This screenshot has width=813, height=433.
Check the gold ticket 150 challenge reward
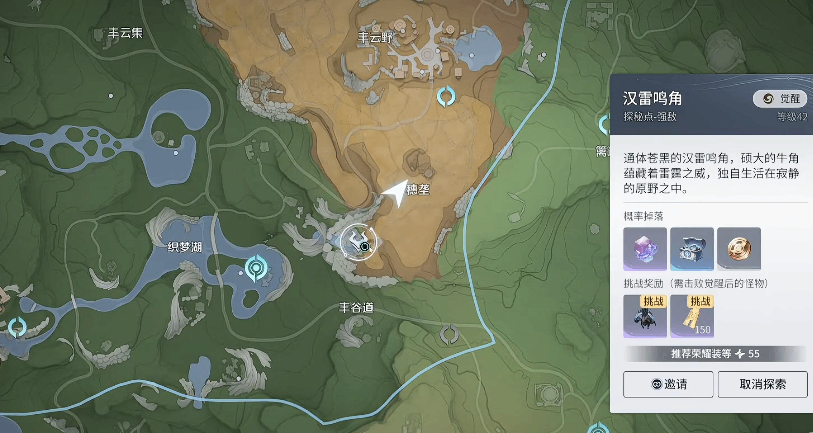(x=691, y=315)
